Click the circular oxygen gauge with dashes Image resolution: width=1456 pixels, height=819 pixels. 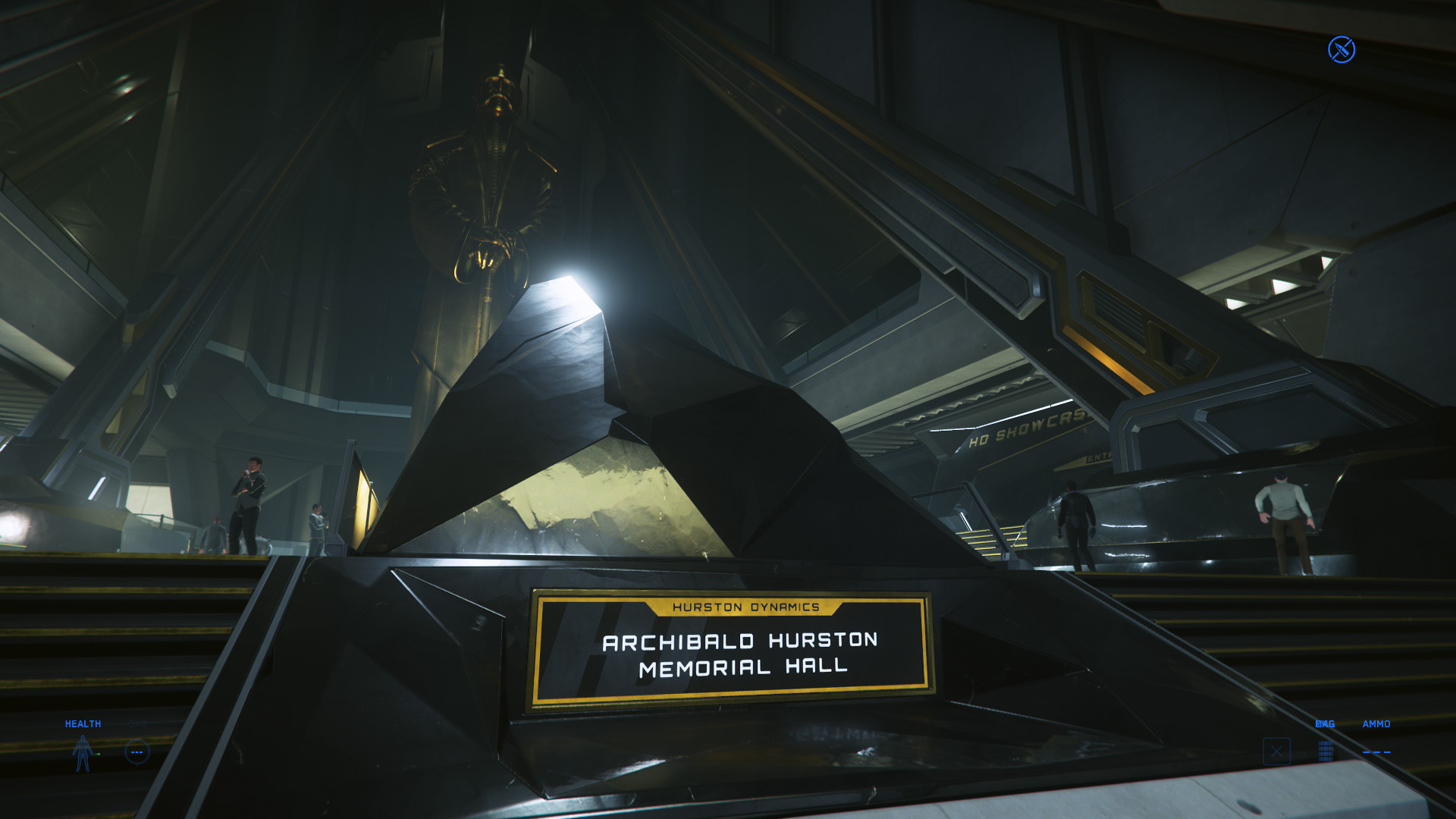click(x=137, y=752)
